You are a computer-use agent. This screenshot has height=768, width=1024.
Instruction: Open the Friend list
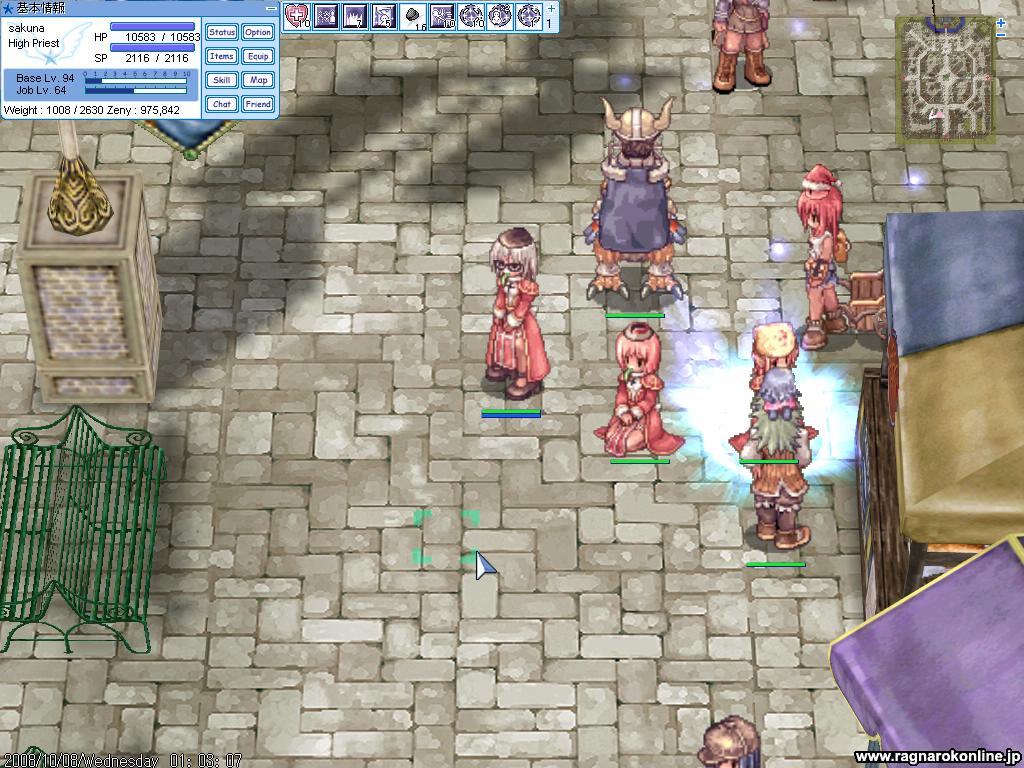pyautogui.click(x=258, y=104)
